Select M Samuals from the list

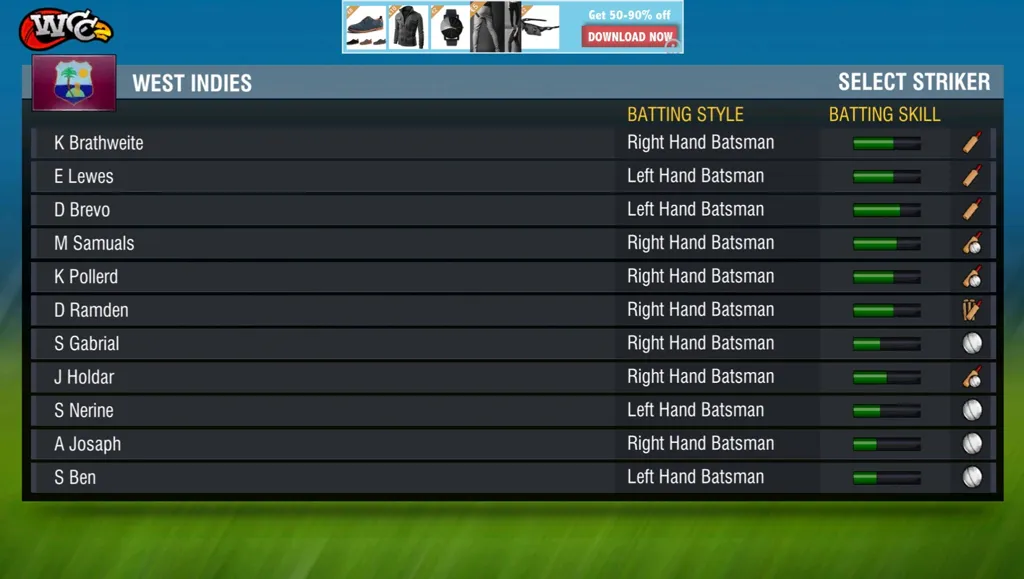pos(94,243)
